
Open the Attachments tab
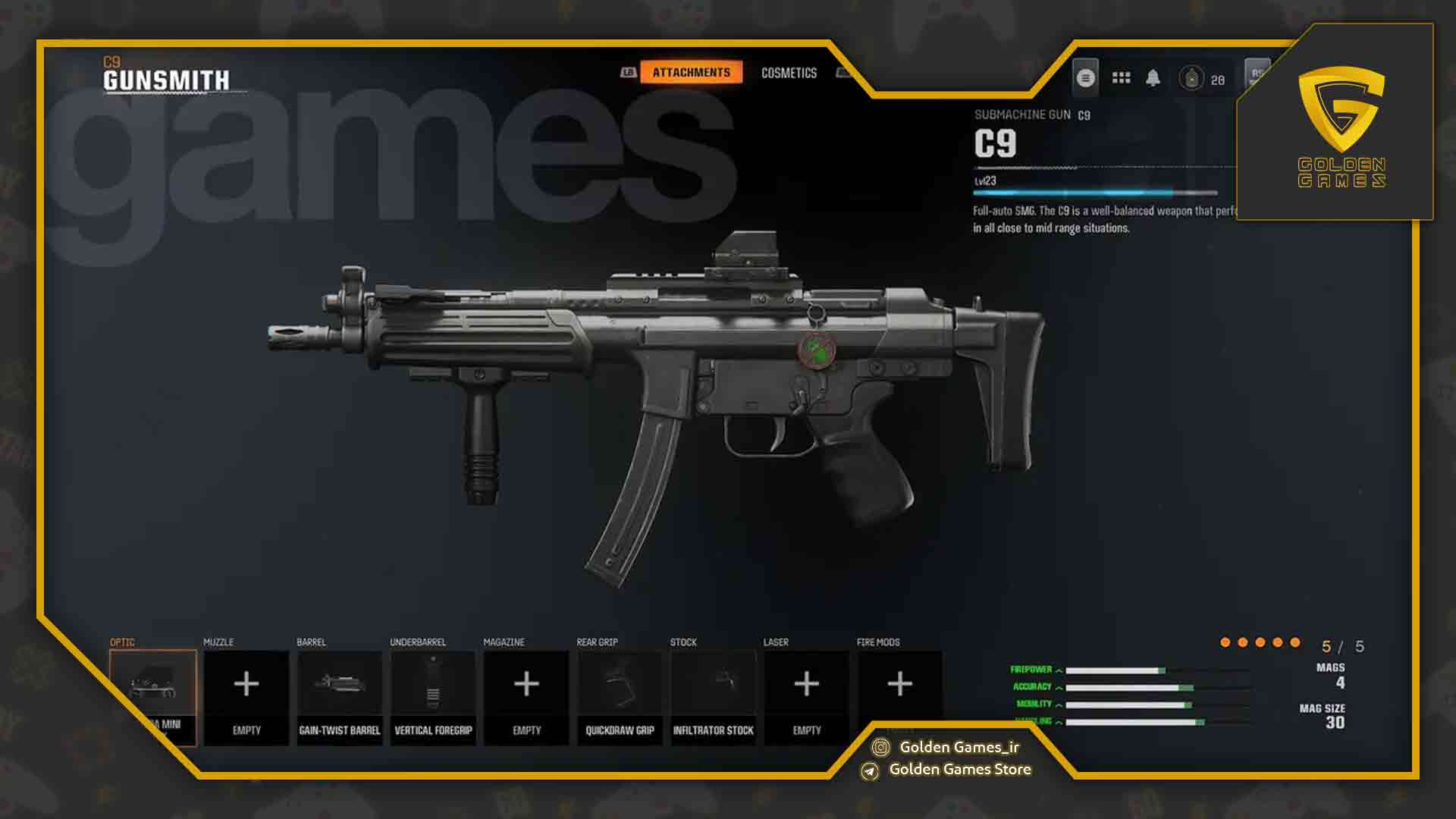pos(690,73)
